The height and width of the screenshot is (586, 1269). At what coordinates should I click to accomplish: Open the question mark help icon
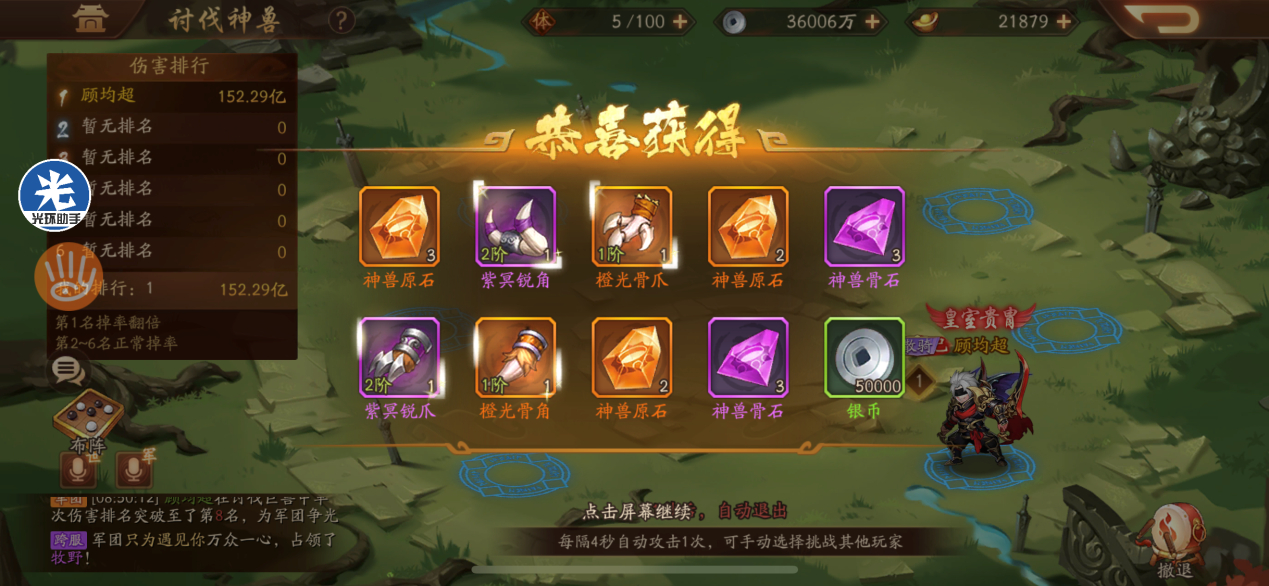342,20
